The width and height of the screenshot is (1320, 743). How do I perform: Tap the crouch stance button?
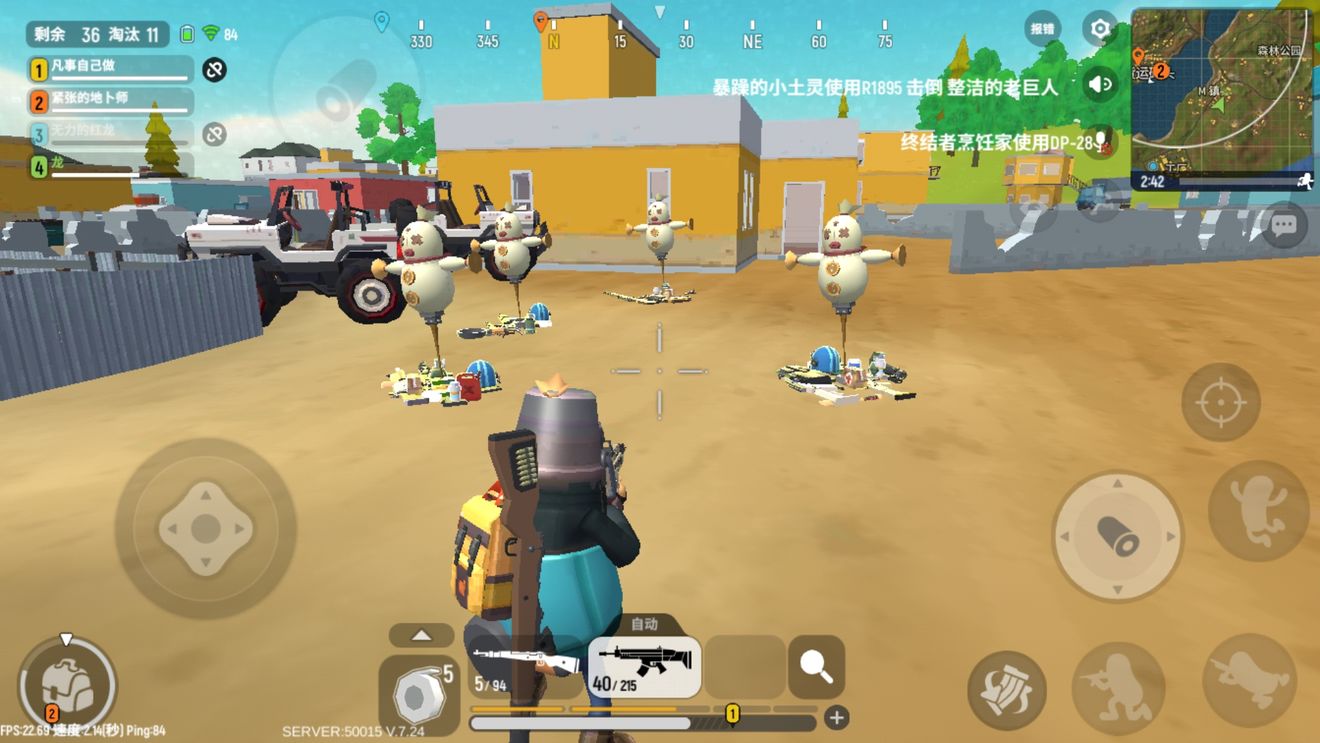(x=1118, y=688)
